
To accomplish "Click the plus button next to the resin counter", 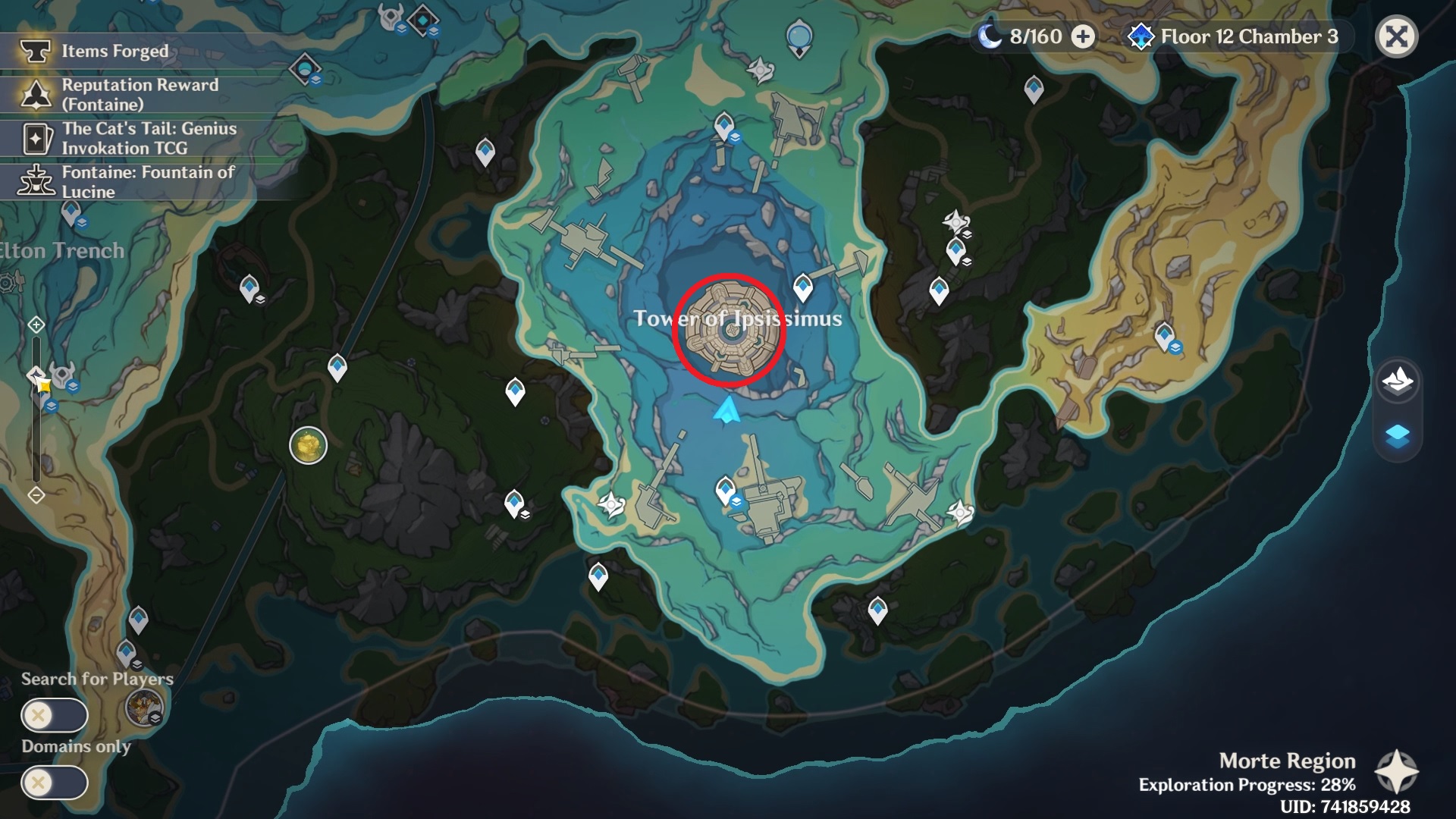I will tap(1083, 36).
